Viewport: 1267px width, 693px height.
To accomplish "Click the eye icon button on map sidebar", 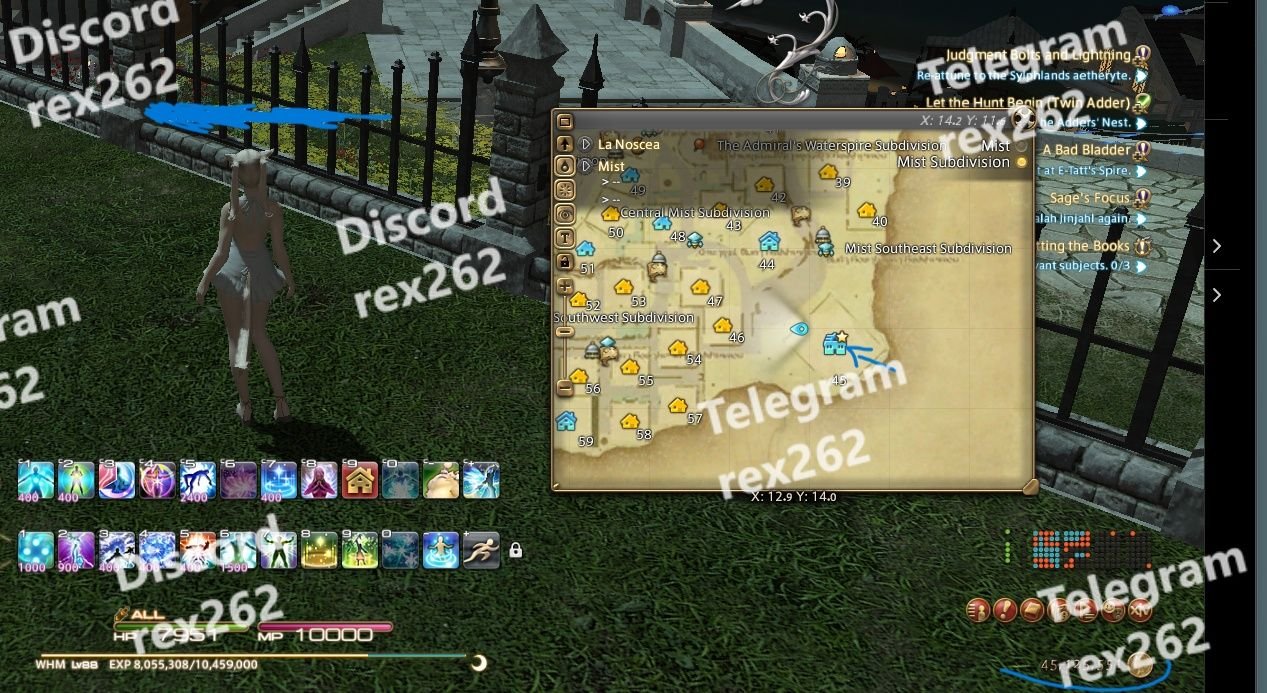I will pyautogui.click(x=564, y=213).
